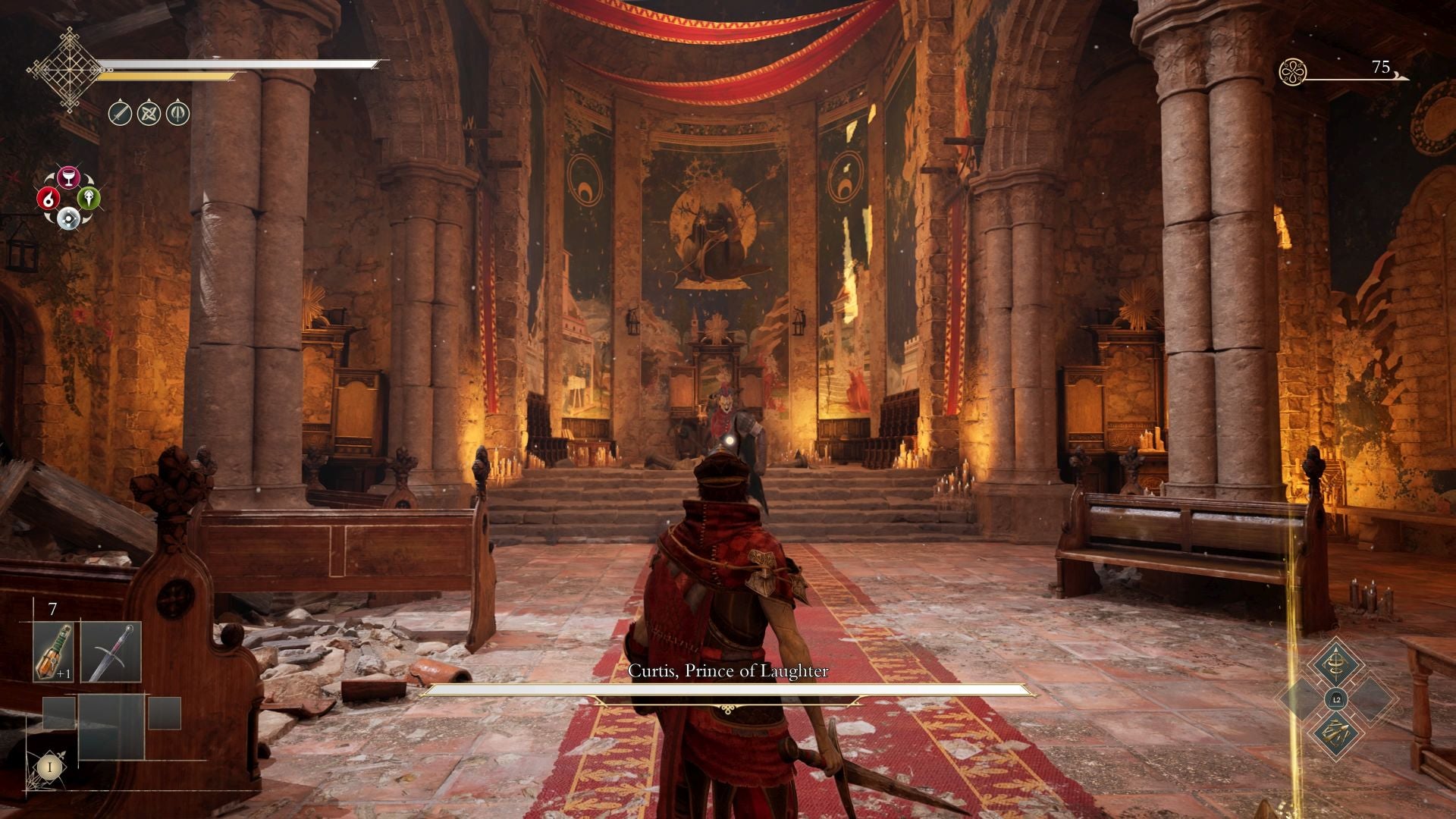Click the magenta goblet icon on the wheel
This screenshot has height=819, width=1456.
pos(68,176)
